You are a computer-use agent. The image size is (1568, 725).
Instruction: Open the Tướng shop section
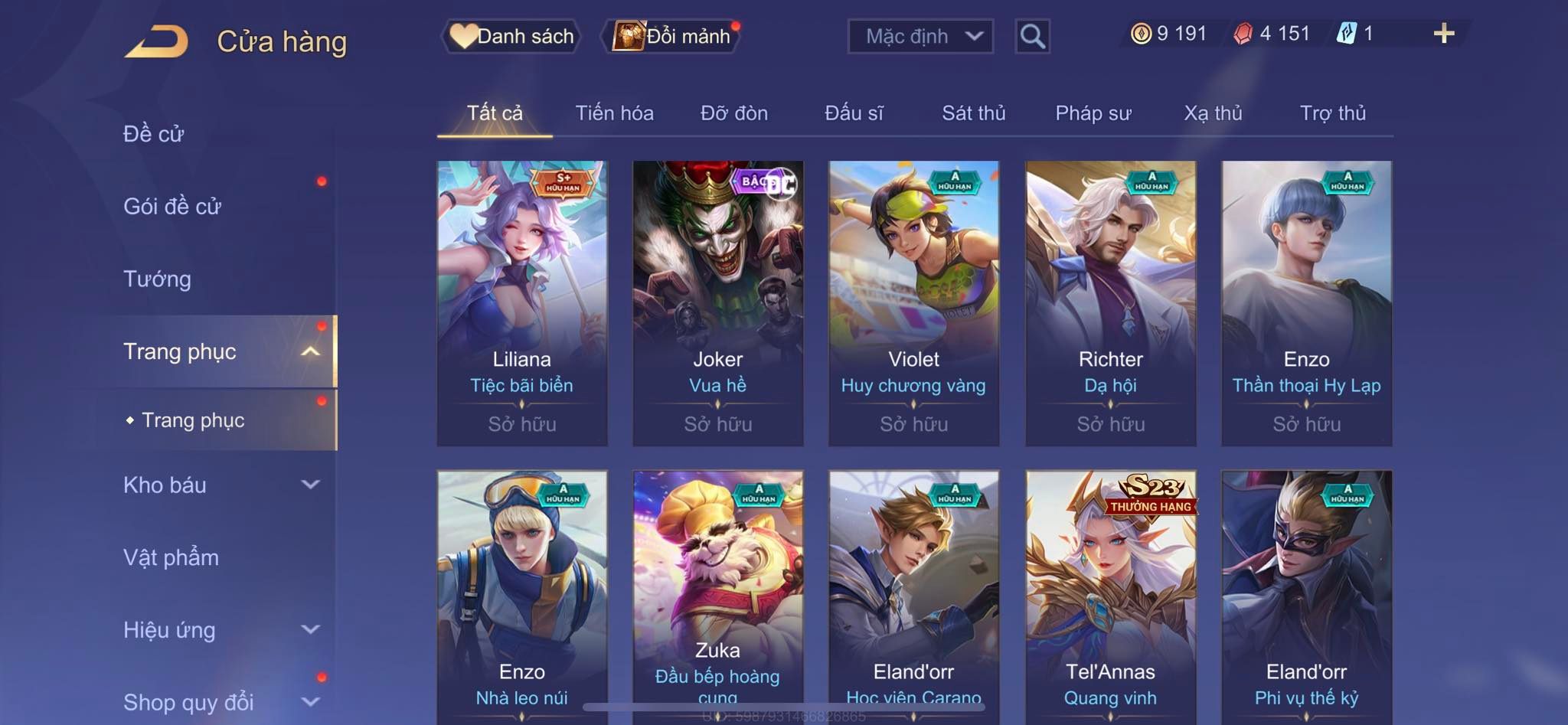(x=157, y=279)
